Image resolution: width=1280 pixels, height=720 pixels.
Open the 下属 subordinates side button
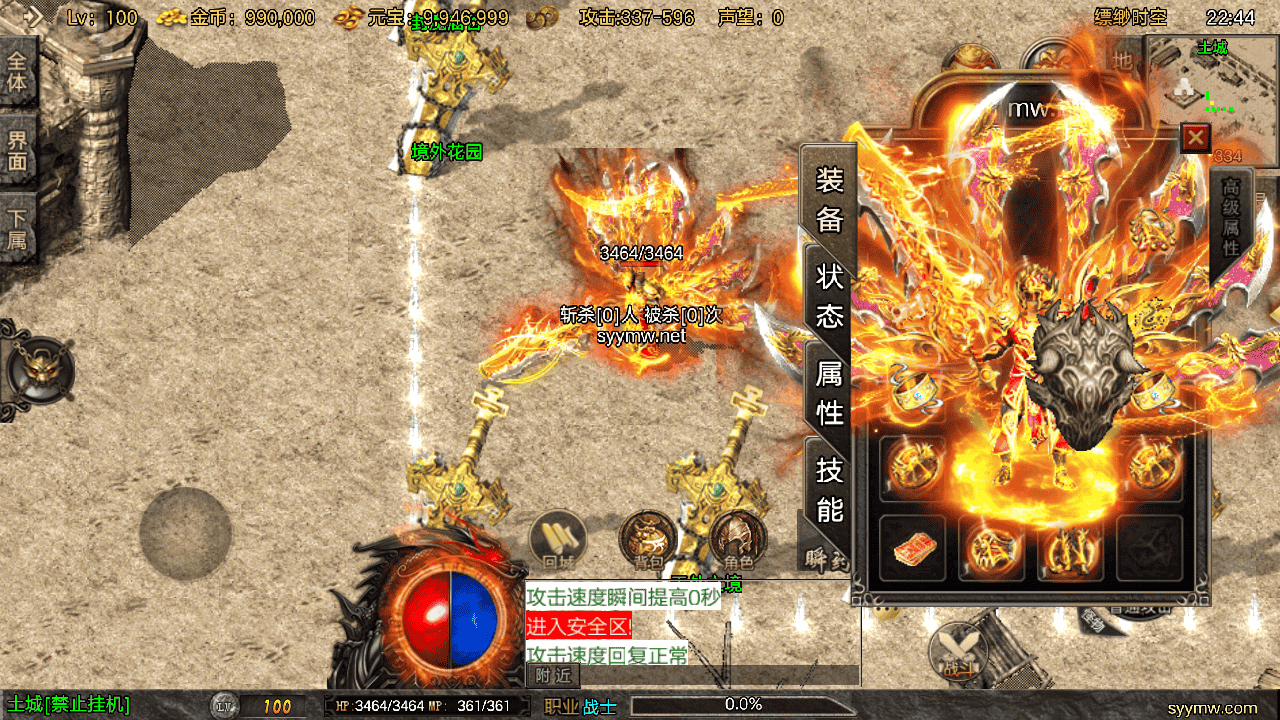(x=18, y=228)
